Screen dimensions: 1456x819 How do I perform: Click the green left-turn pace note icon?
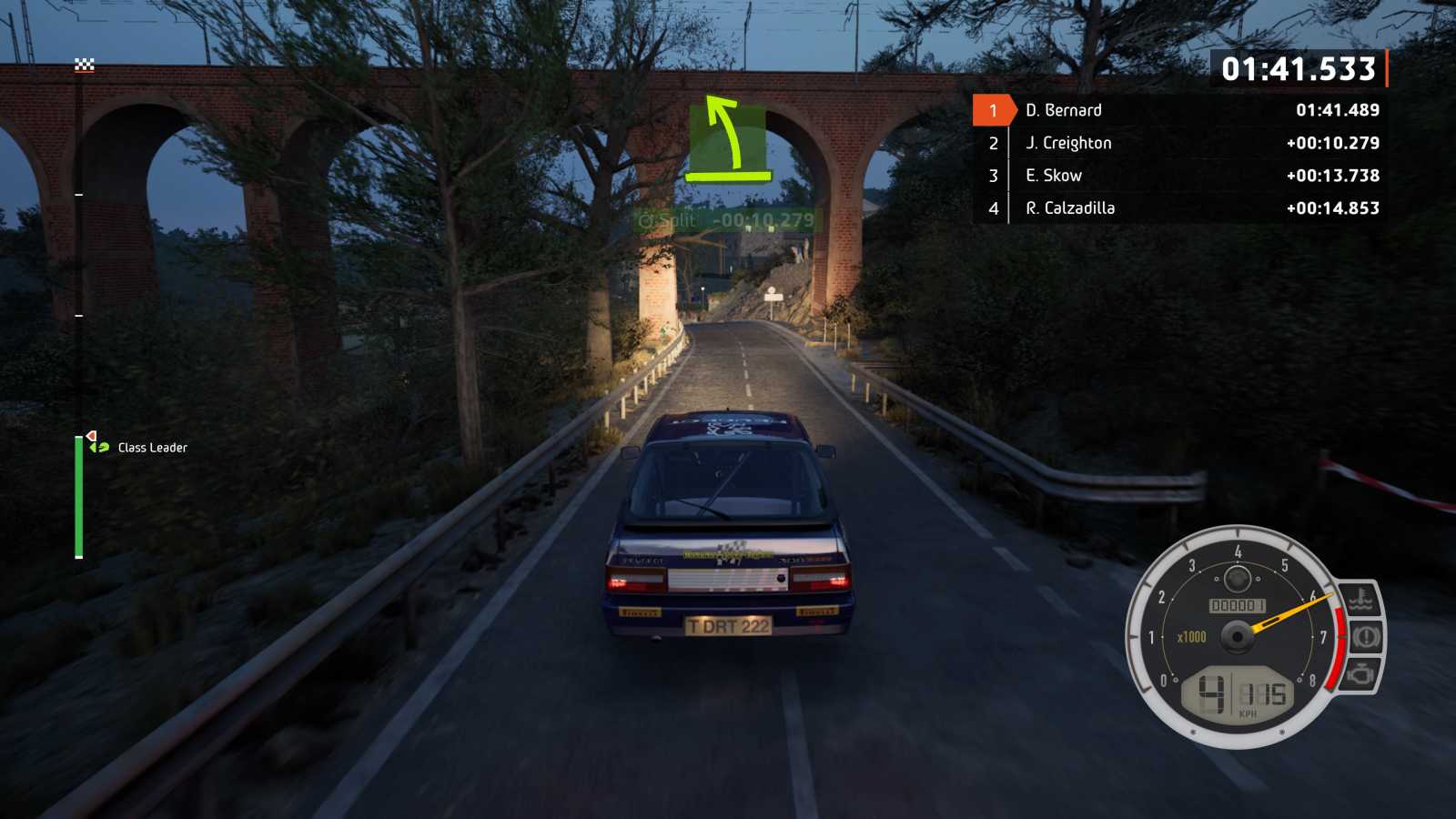coord(727,141)
